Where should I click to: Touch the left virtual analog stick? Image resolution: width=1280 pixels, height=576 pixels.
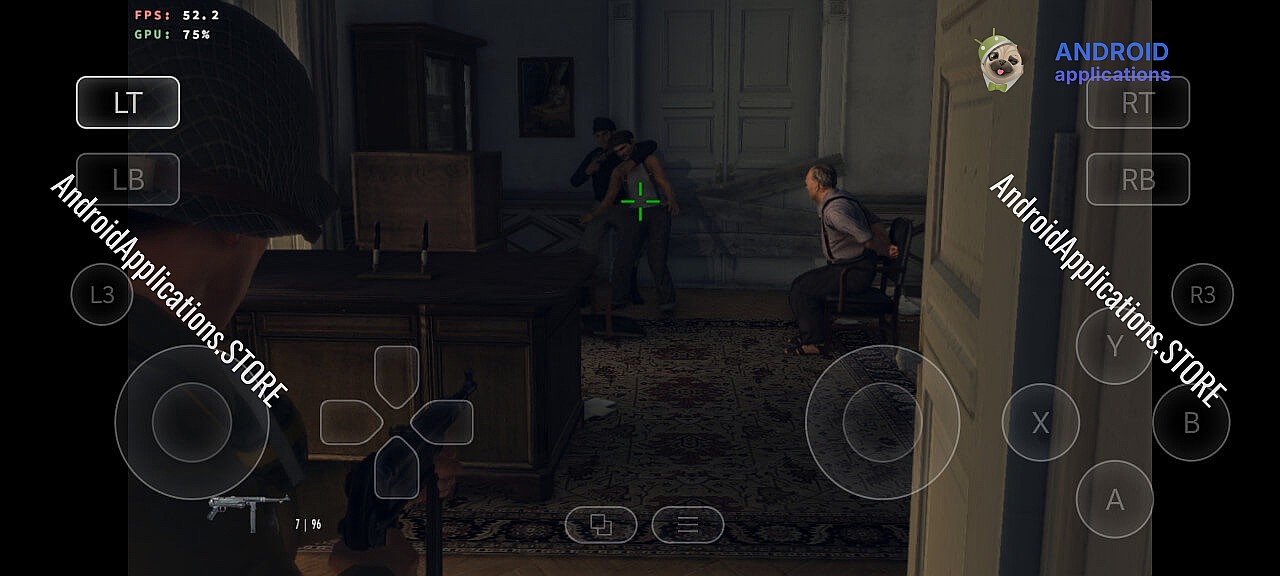(x=192, y=422)
